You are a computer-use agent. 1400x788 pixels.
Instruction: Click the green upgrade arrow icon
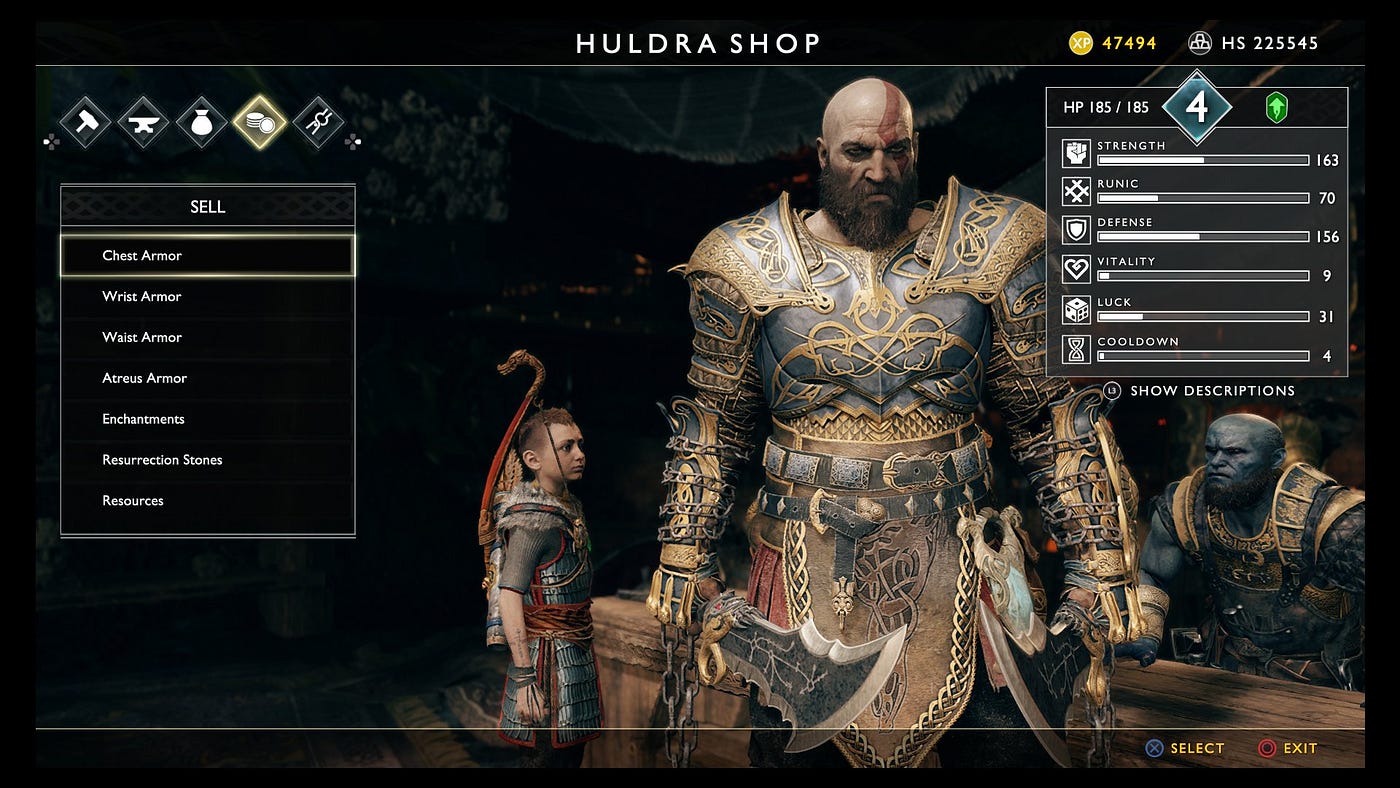point(1276,107)
